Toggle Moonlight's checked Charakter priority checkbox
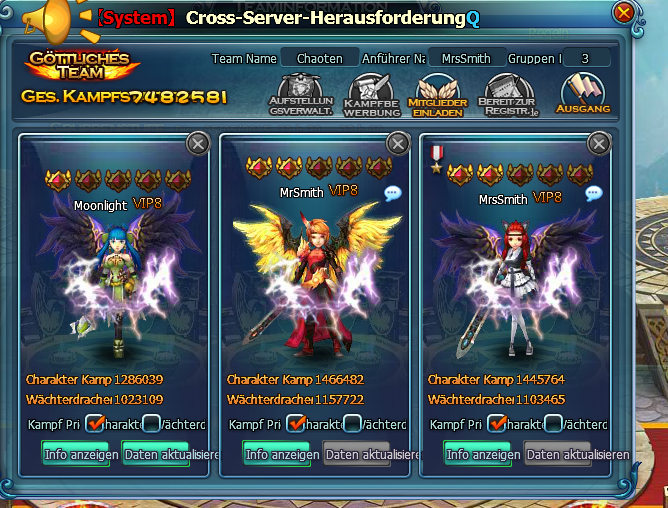This screenshot has width=668, height=508. coord(95,424)
